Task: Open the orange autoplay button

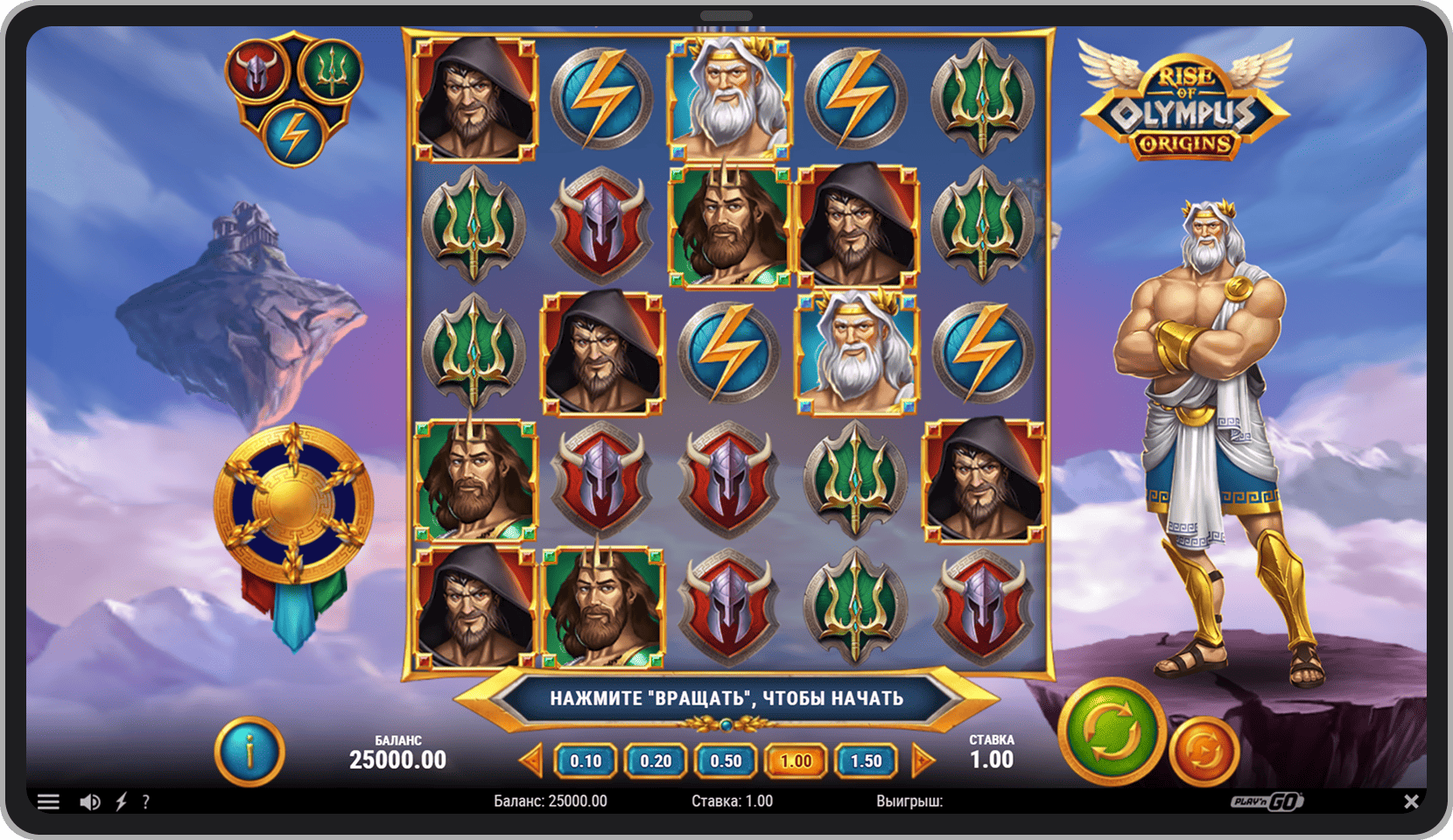Action: (x=1204, y=751)
